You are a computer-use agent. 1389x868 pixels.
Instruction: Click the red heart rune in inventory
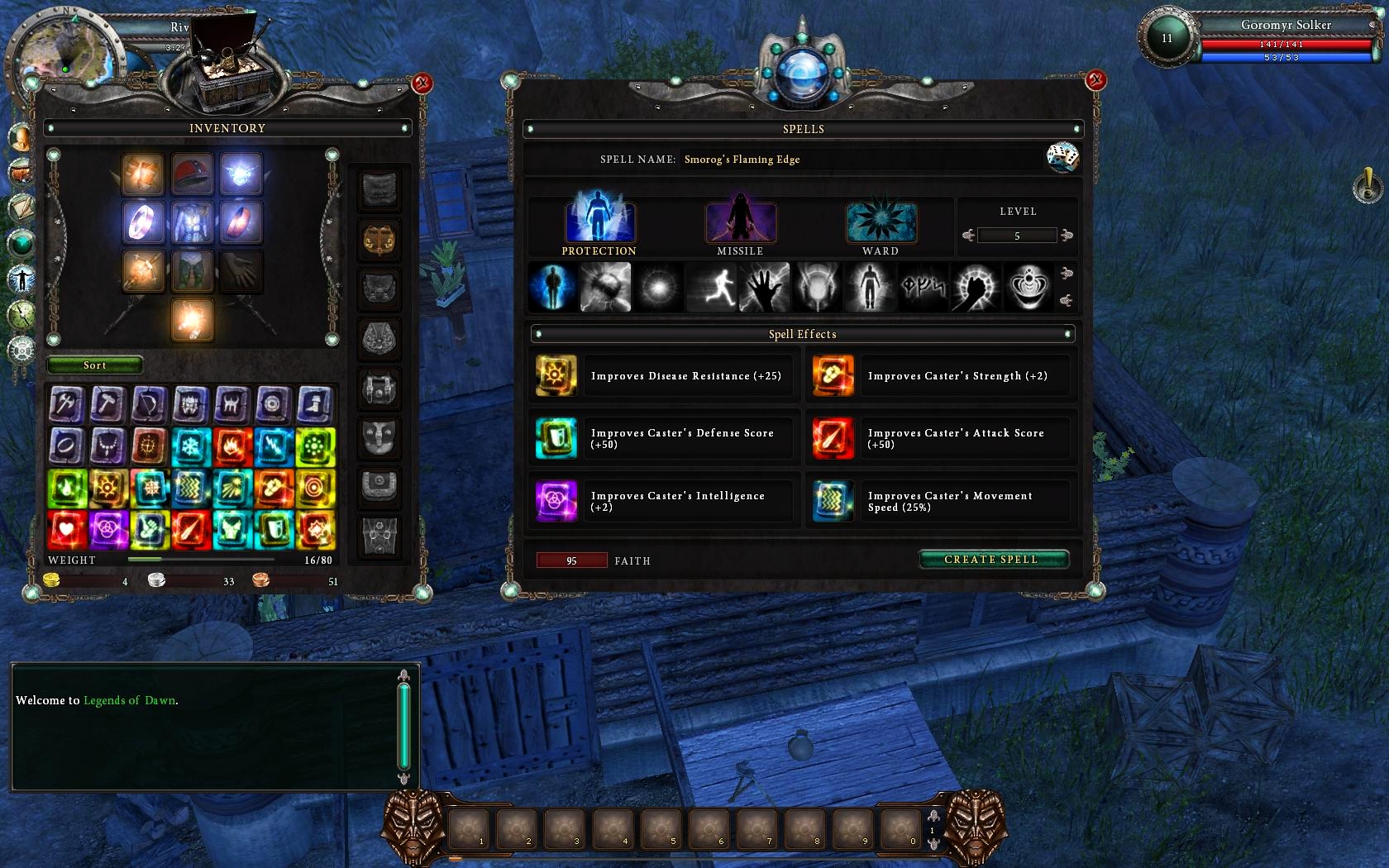pyautogui.click(x=66, y=530)
